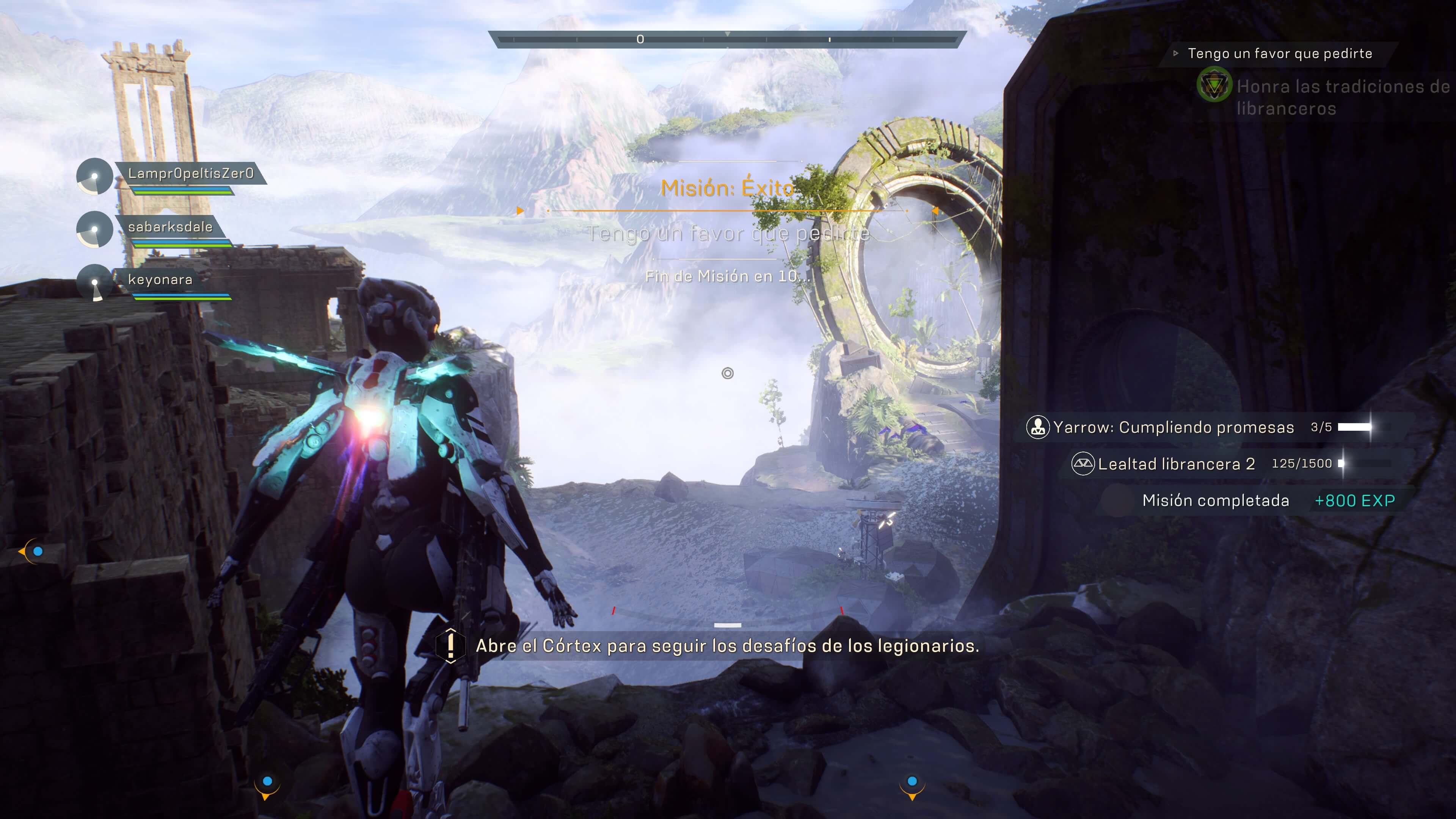Viewport: 1456px width, 819px height.
Task: View the 'Lealtad librancera 2' loyalty progress
Action: coord(1176,464)
